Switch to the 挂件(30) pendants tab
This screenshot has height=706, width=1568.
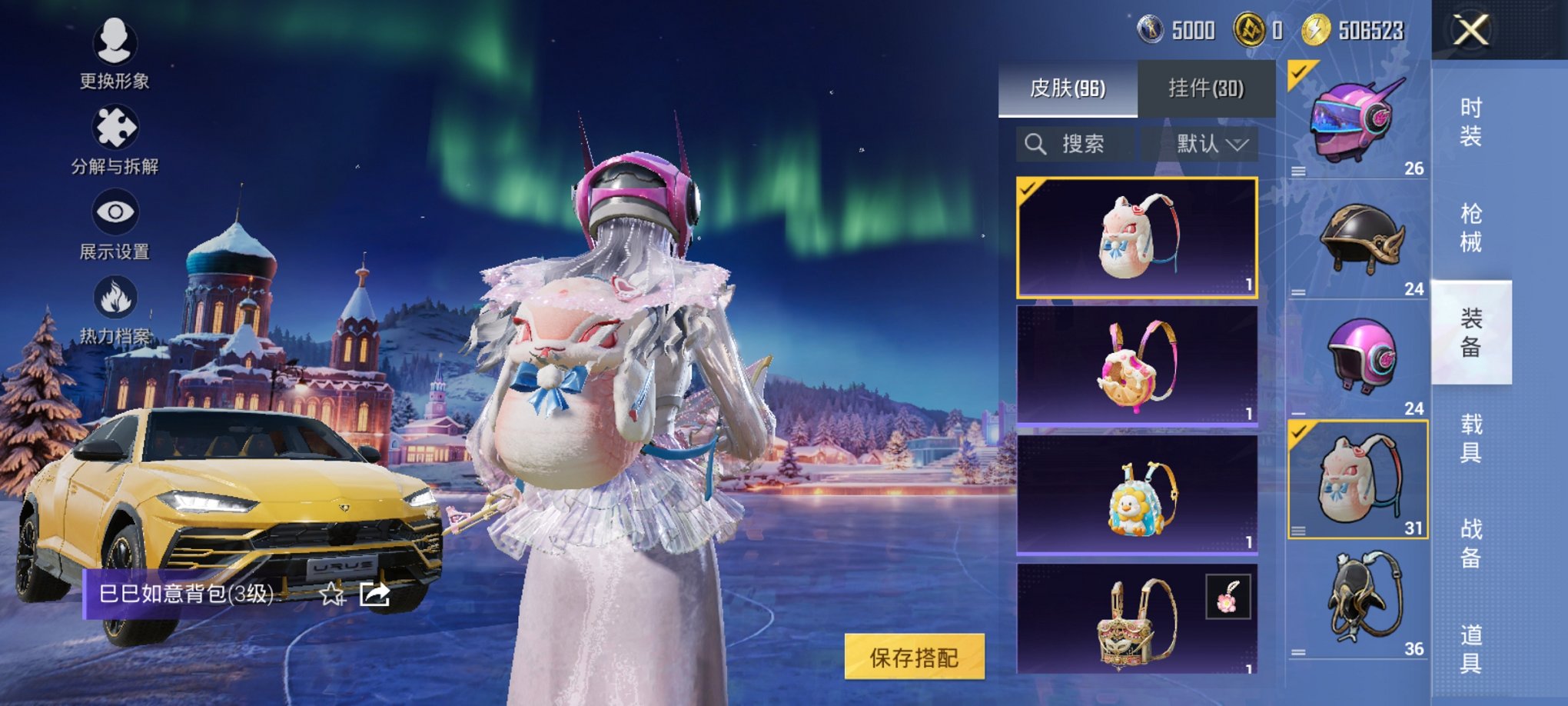click(1207, 86)
